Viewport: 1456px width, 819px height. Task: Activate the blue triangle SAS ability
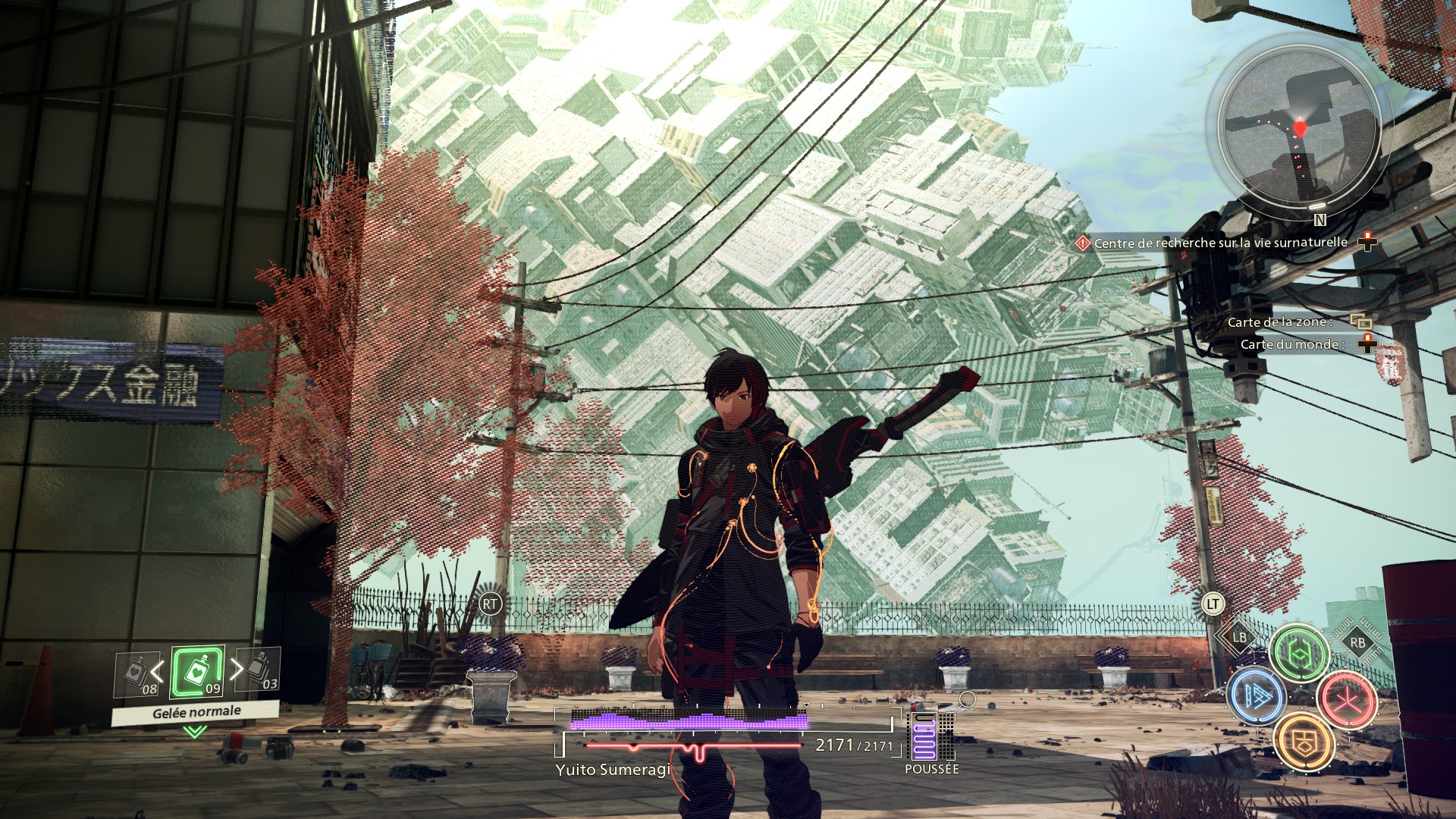click(1257, 695)
